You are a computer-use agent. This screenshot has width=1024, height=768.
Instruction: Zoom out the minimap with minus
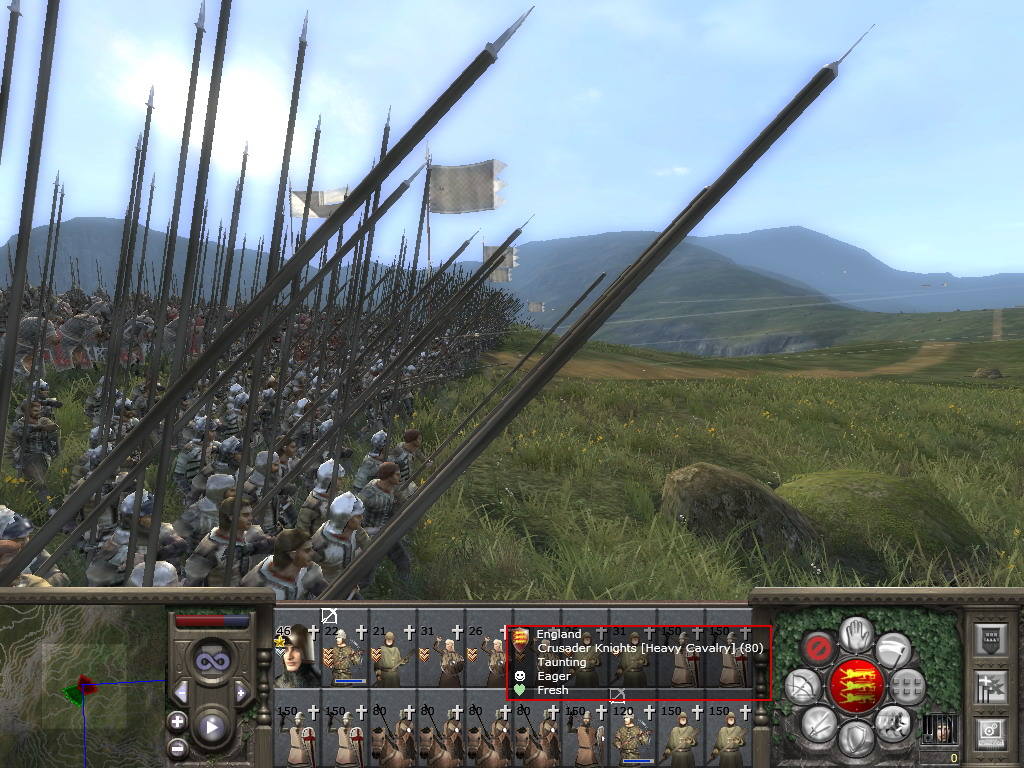pos(178,747)
